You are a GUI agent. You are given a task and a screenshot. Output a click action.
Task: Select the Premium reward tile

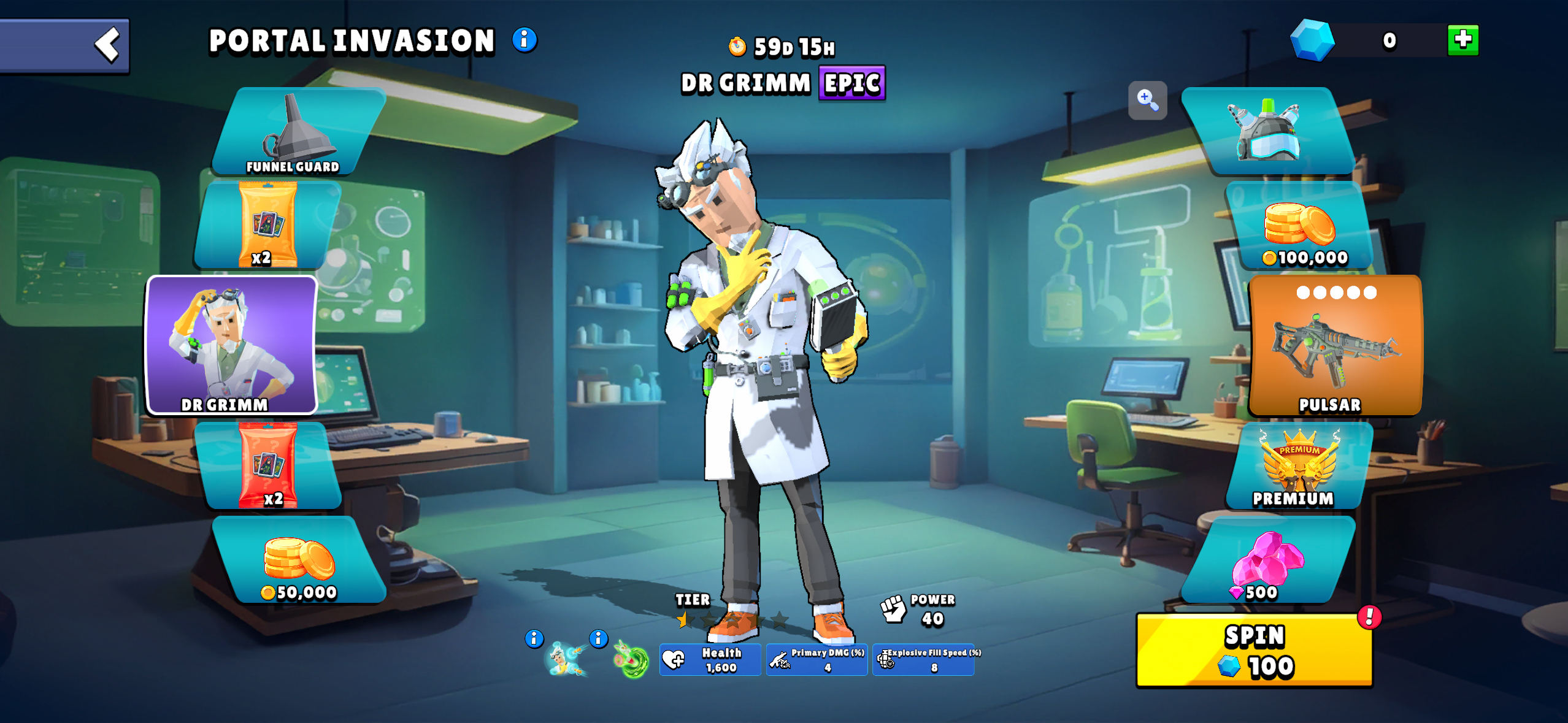pyautogui.click(x=1298, y=467)
